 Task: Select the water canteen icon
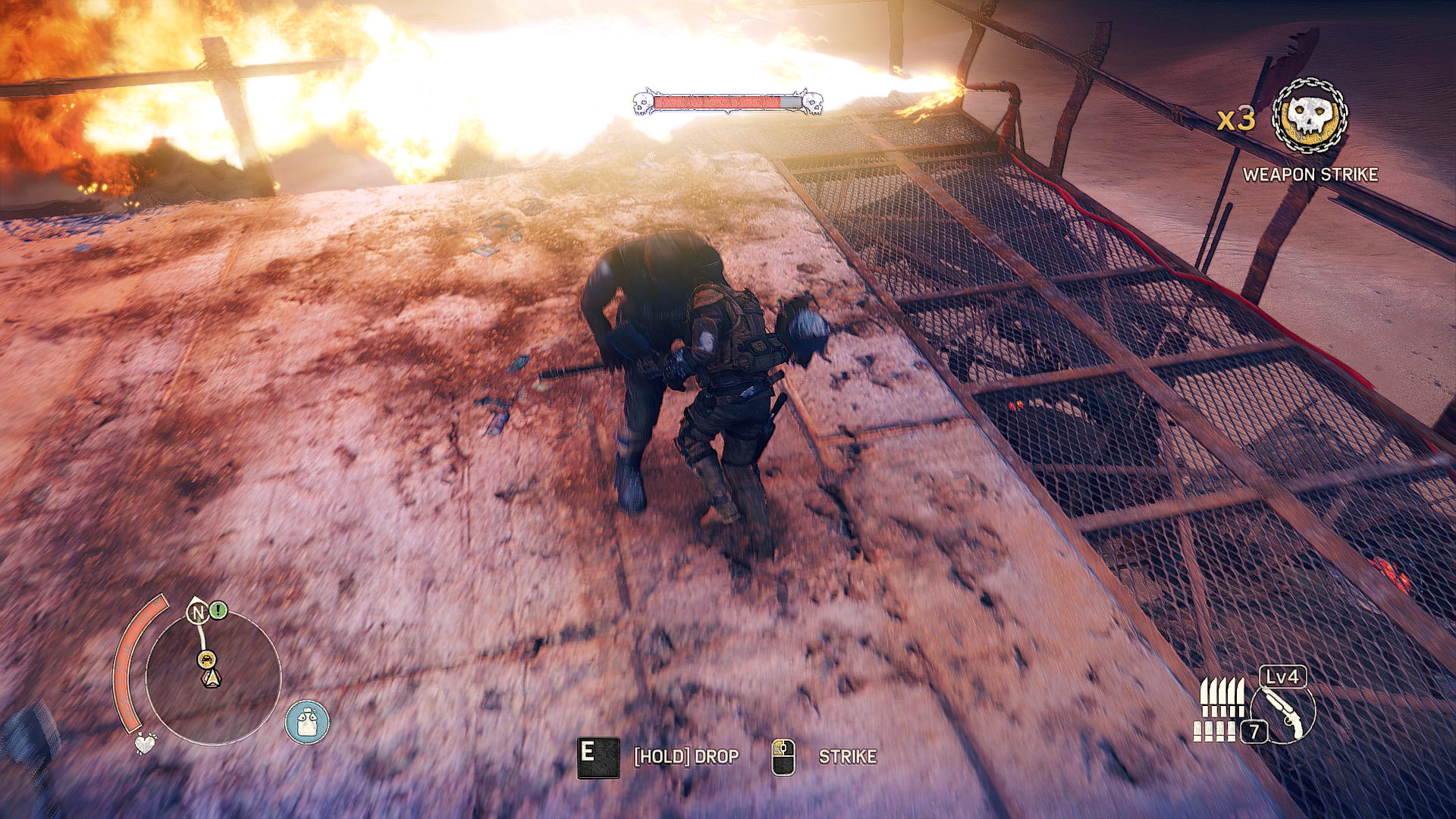click(307, 721)
